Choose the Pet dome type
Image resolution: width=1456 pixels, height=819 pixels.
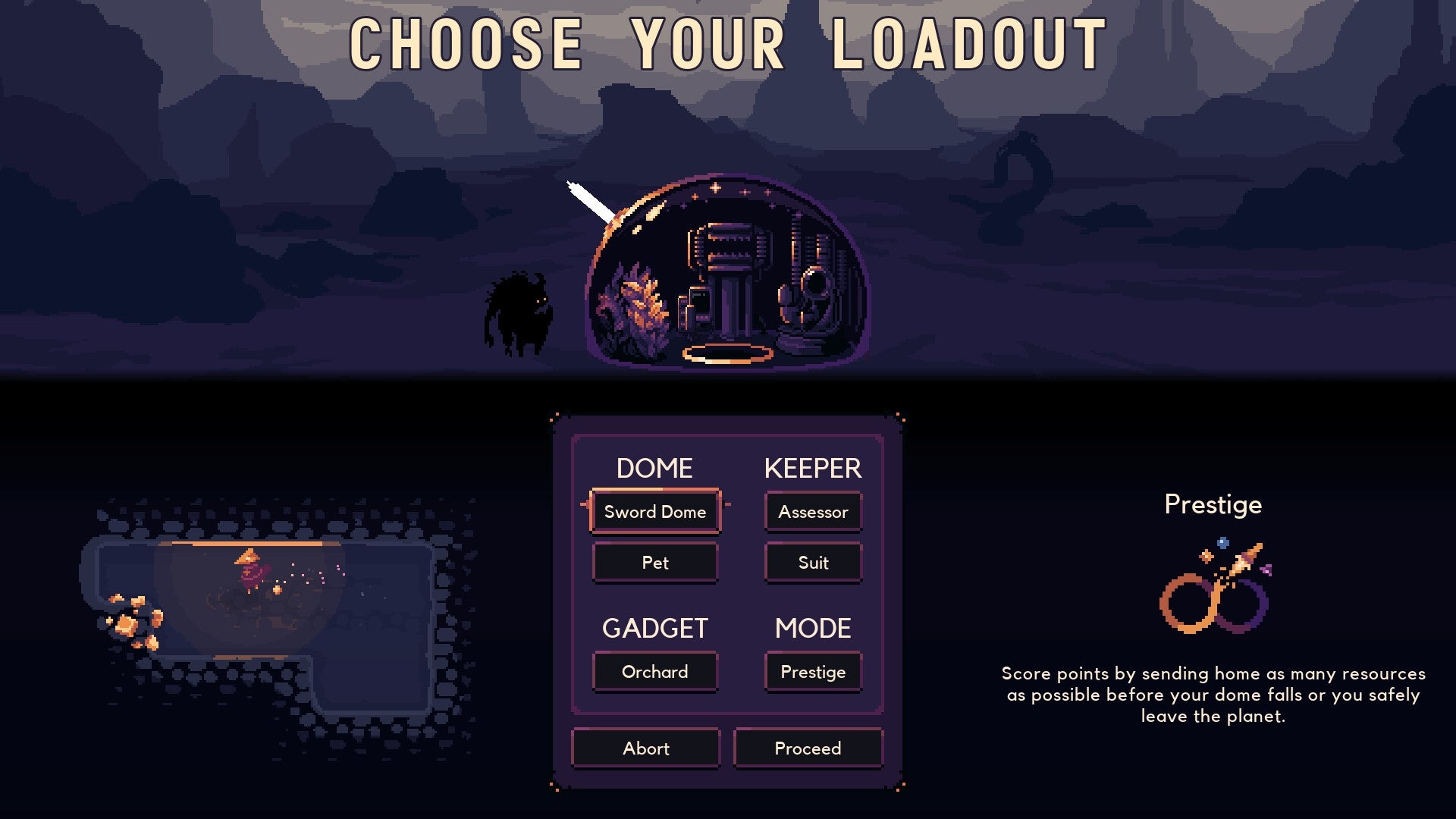[x=654, y=562]
